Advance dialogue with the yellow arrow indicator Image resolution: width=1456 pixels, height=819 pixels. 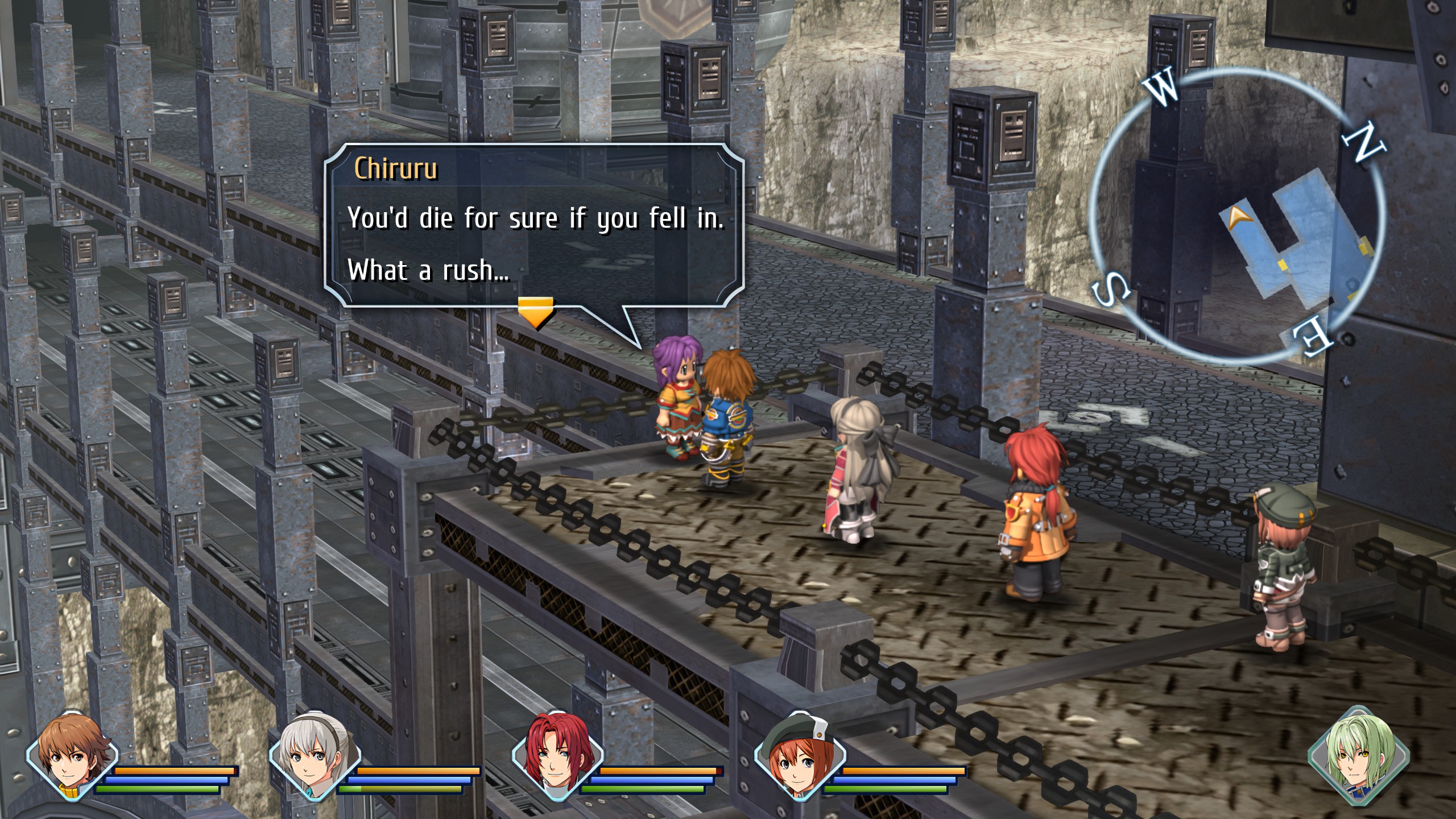pos(535,312)
